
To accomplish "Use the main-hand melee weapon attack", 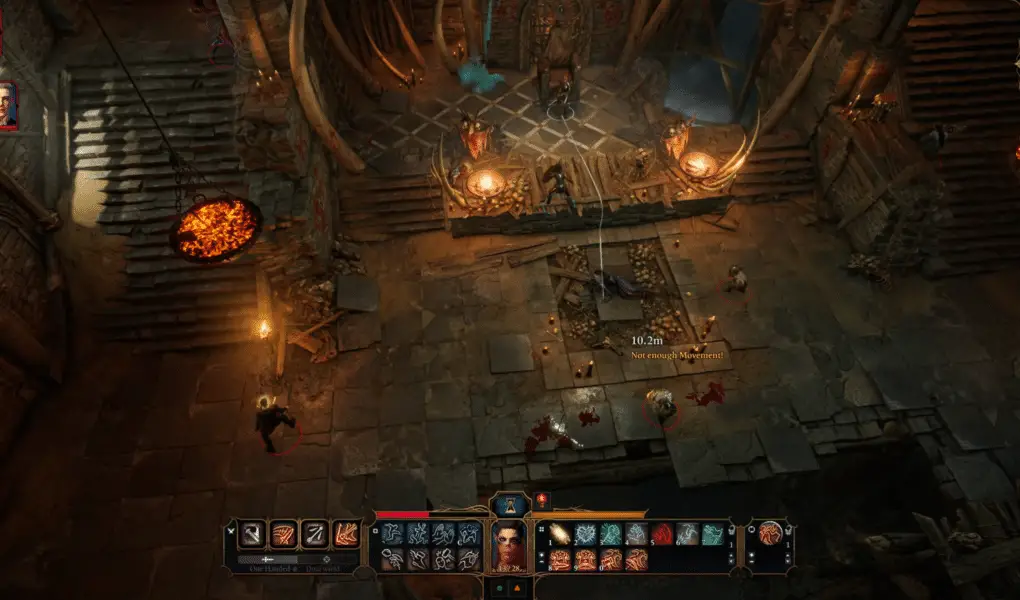I will (x=253, y=534).
